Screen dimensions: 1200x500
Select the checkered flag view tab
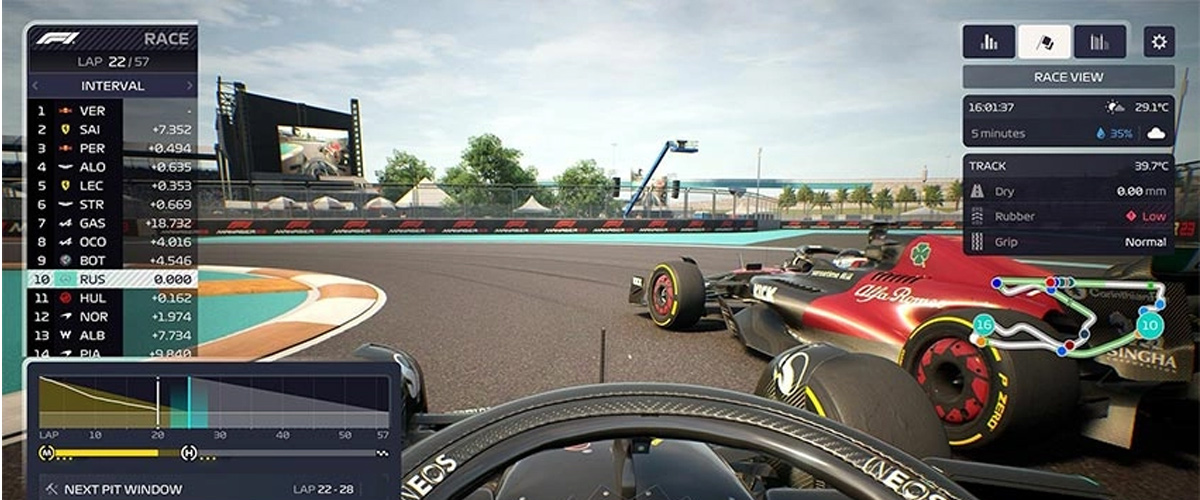pos(1044,42)
